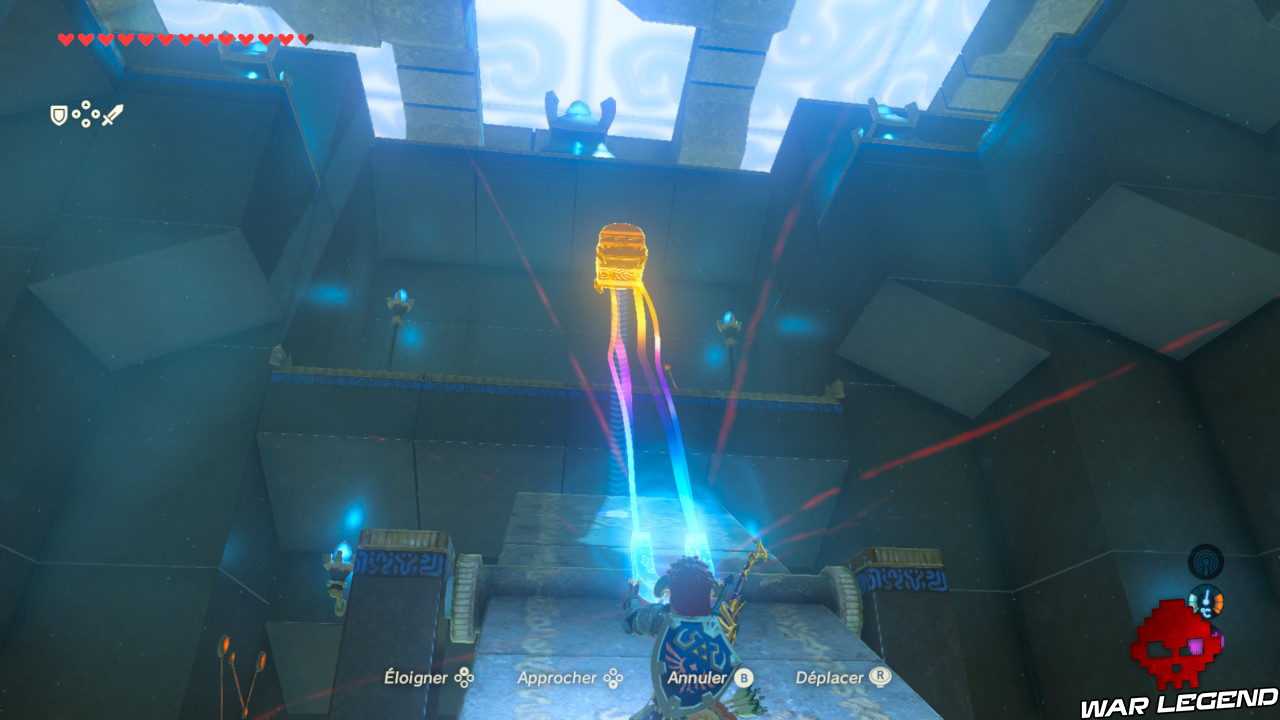Select the shield icon top left
The width and height of the screenshot is (1280, 720).
(x=58, y=114)
